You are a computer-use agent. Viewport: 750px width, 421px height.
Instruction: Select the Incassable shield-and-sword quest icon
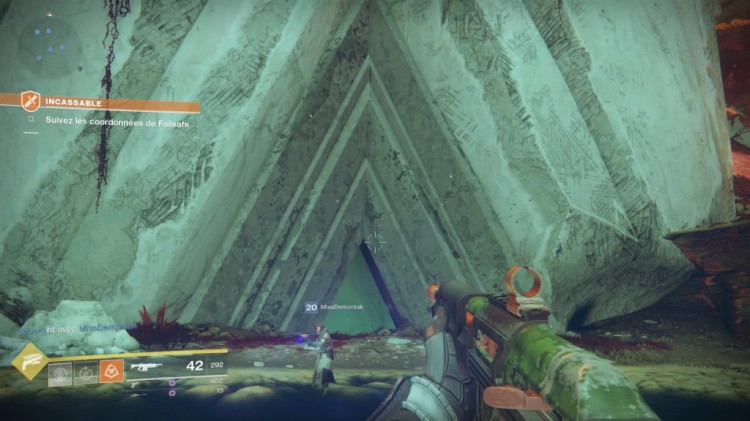coord(32,102)
